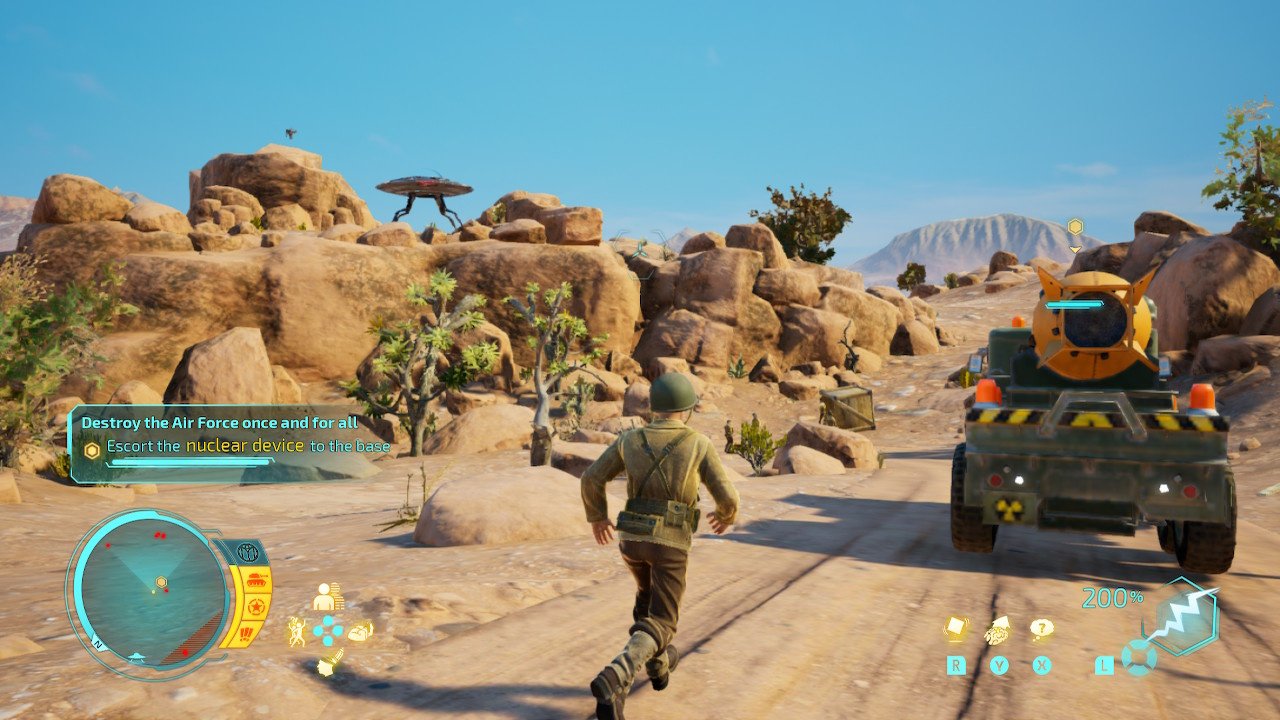Select the tank badge beside the minimap
The height and width of the screenshot is (720, 1280).
pyautogui.click(x=256, y=580)
